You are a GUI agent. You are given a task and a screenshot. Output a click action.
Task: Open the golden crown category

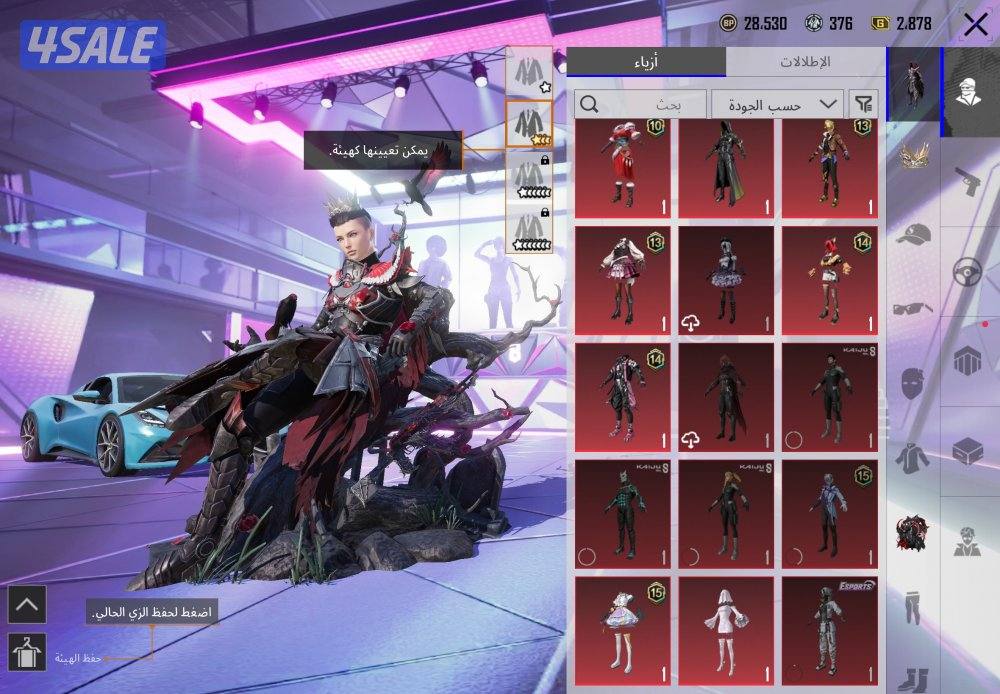tap(913, 155)
